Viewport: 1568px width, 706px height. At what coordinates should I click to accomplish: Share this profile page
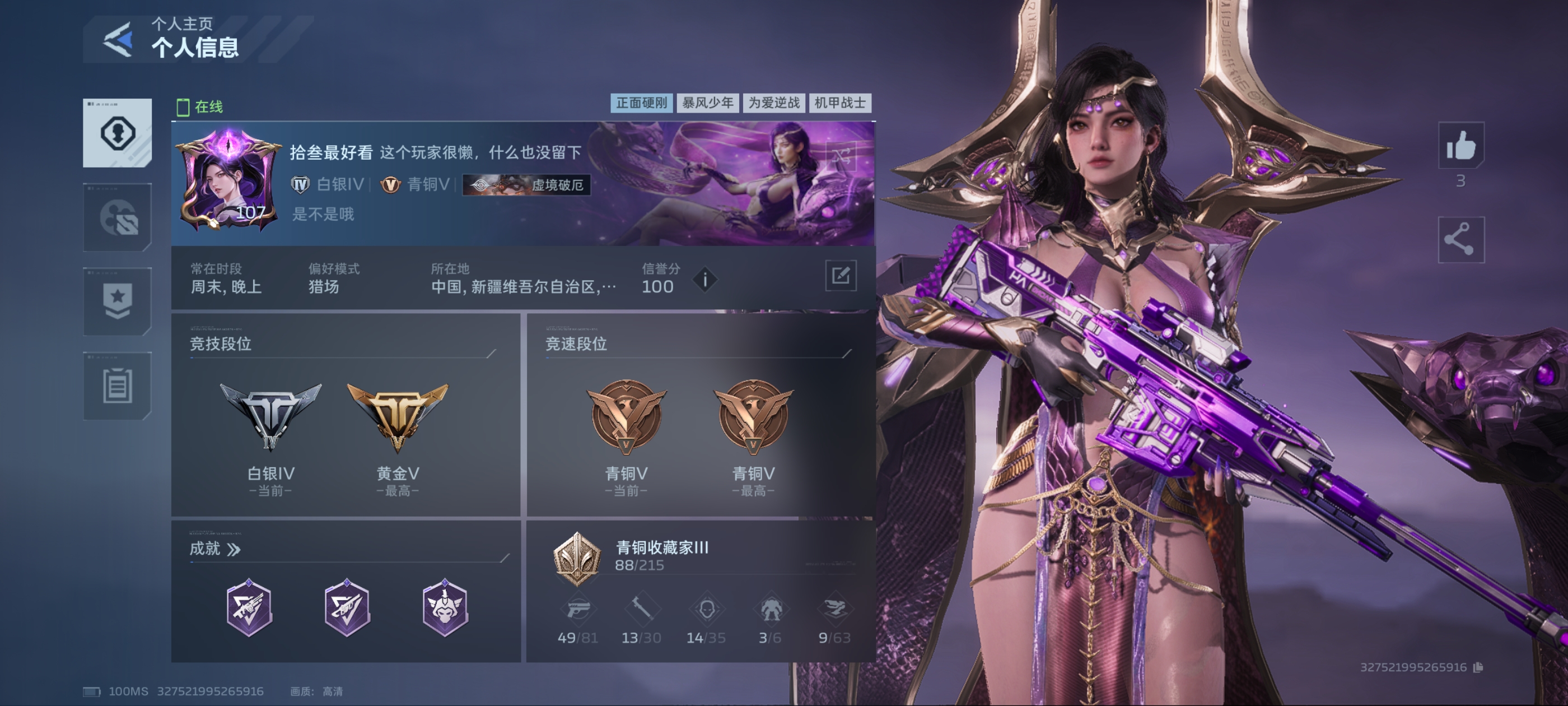[x=1460, y=239]
